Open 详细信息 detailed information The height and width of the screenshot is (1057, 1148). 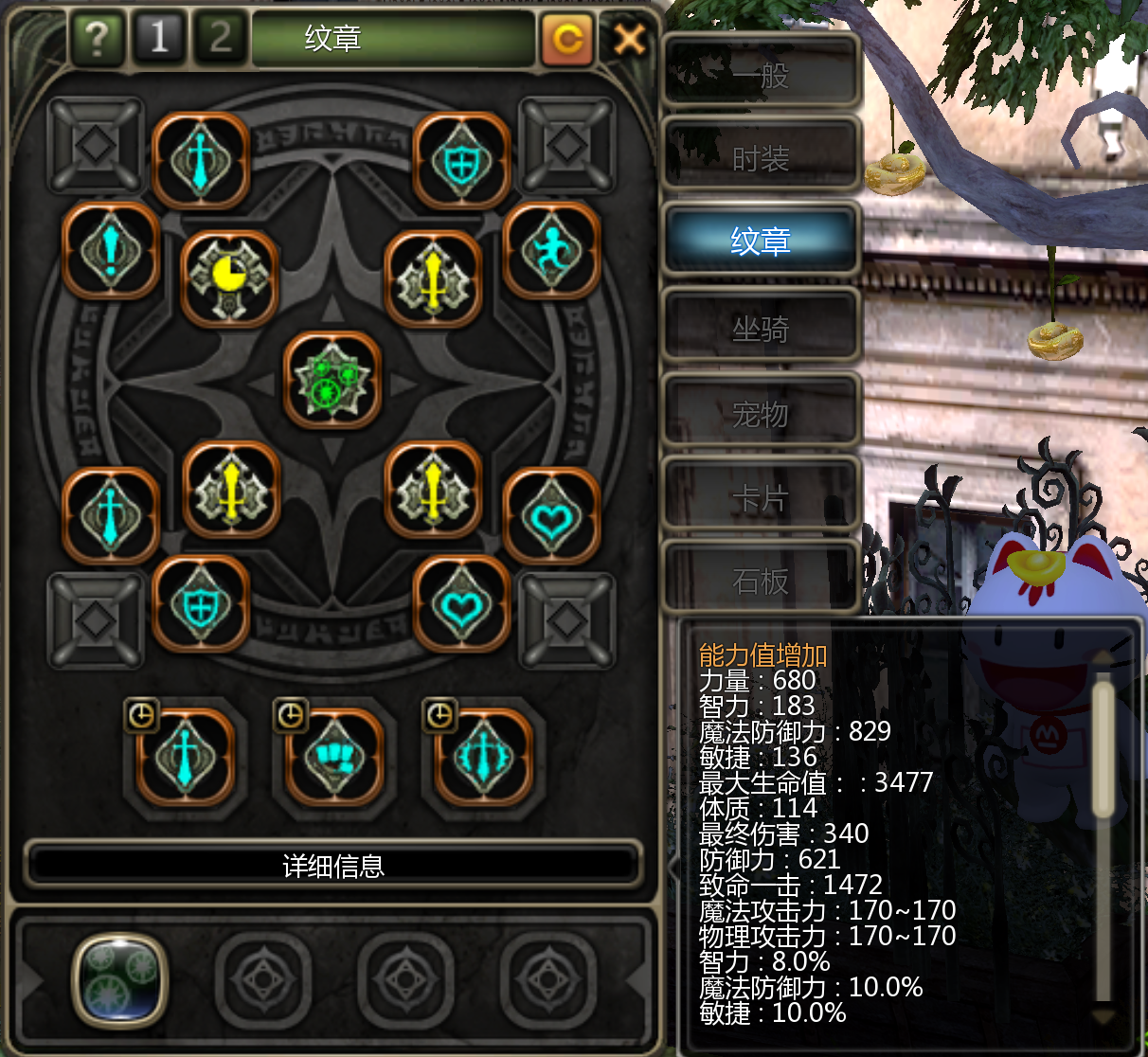333,866
